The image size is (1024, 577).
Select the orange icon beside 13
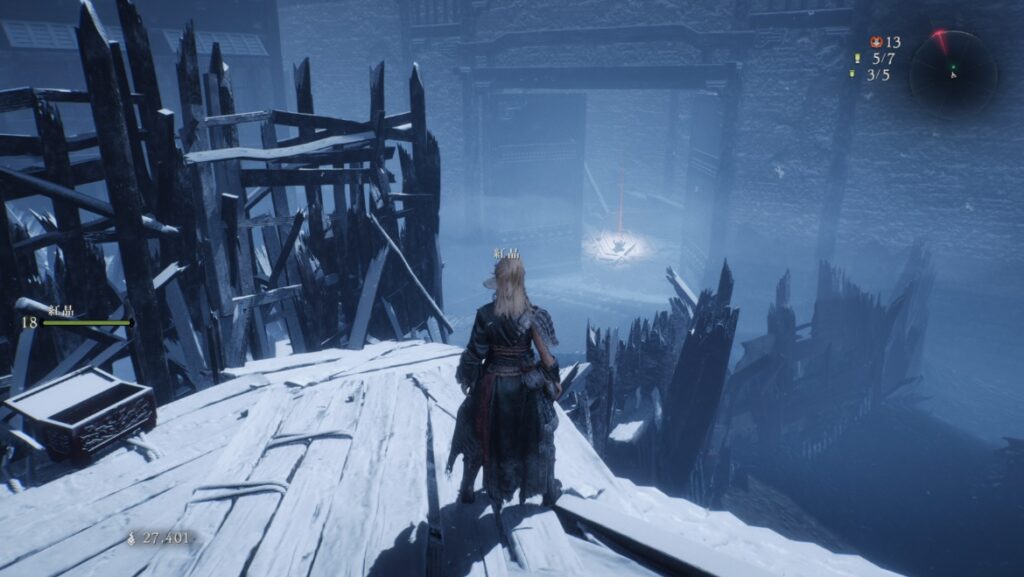(x=876, y=42)
